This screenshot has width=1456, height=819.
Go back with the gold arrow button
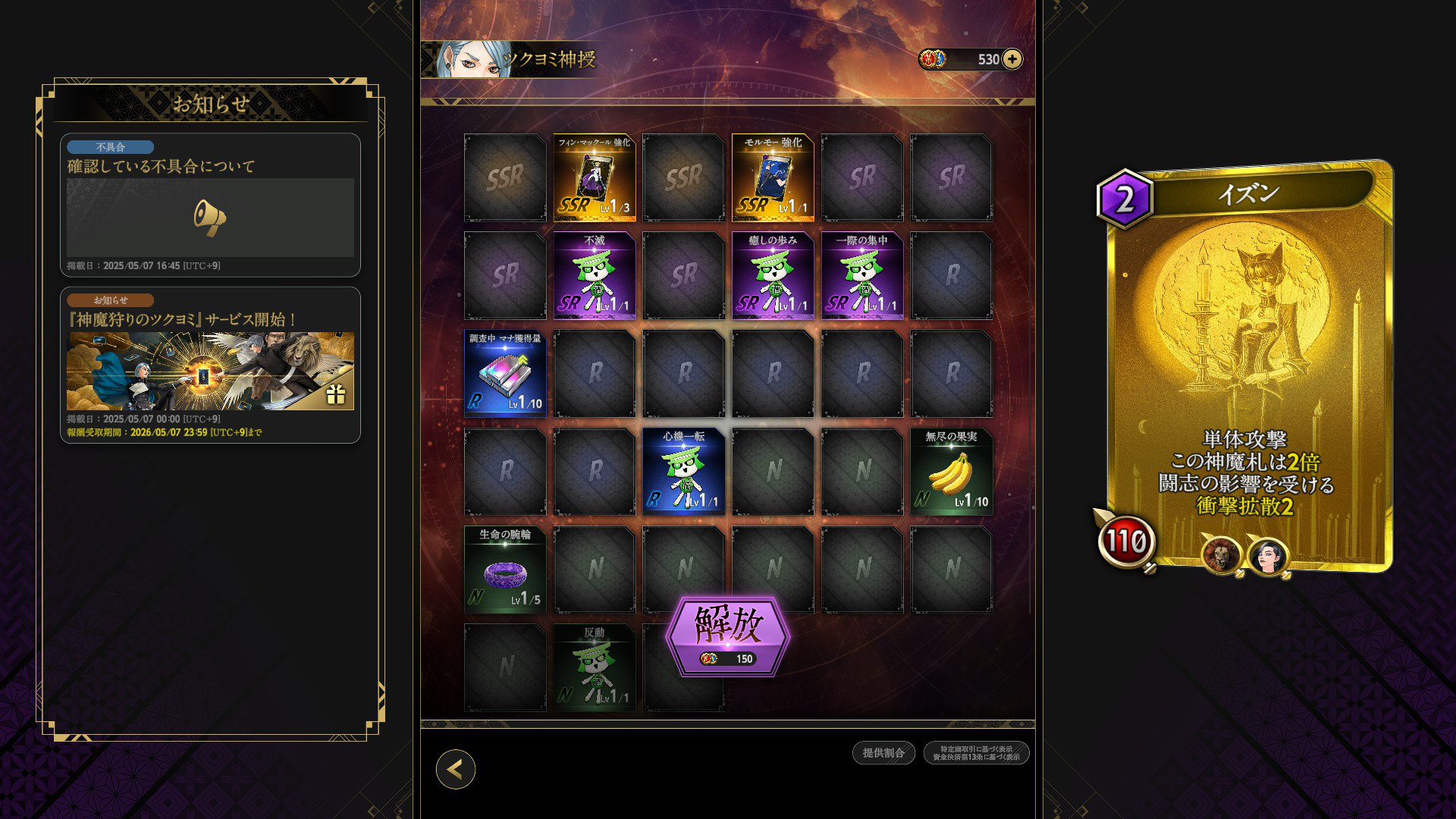tap(455, 769)
